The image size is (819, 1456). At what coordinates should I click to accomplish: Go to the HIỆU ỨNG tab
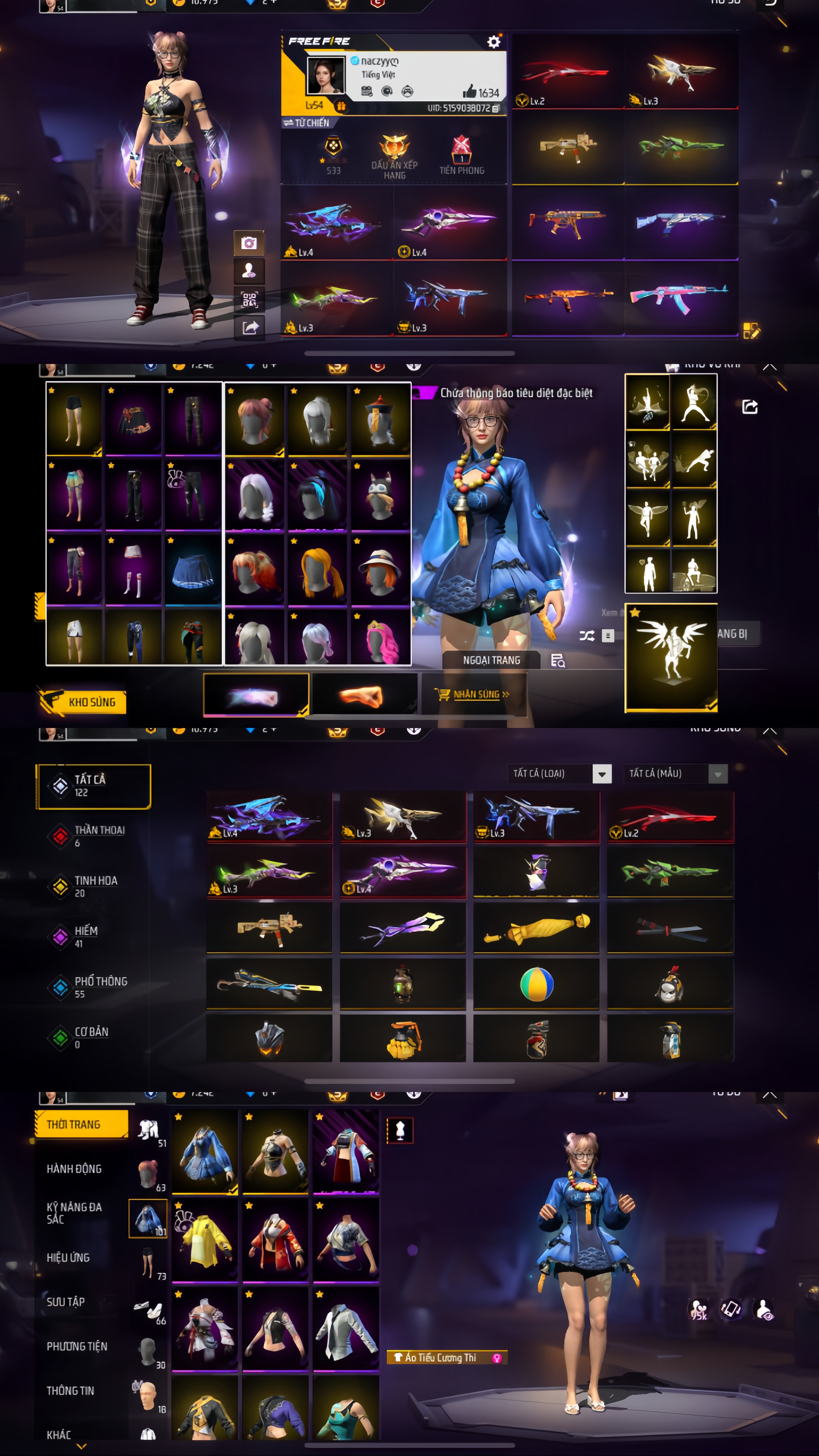click(x=68, y=1257)
